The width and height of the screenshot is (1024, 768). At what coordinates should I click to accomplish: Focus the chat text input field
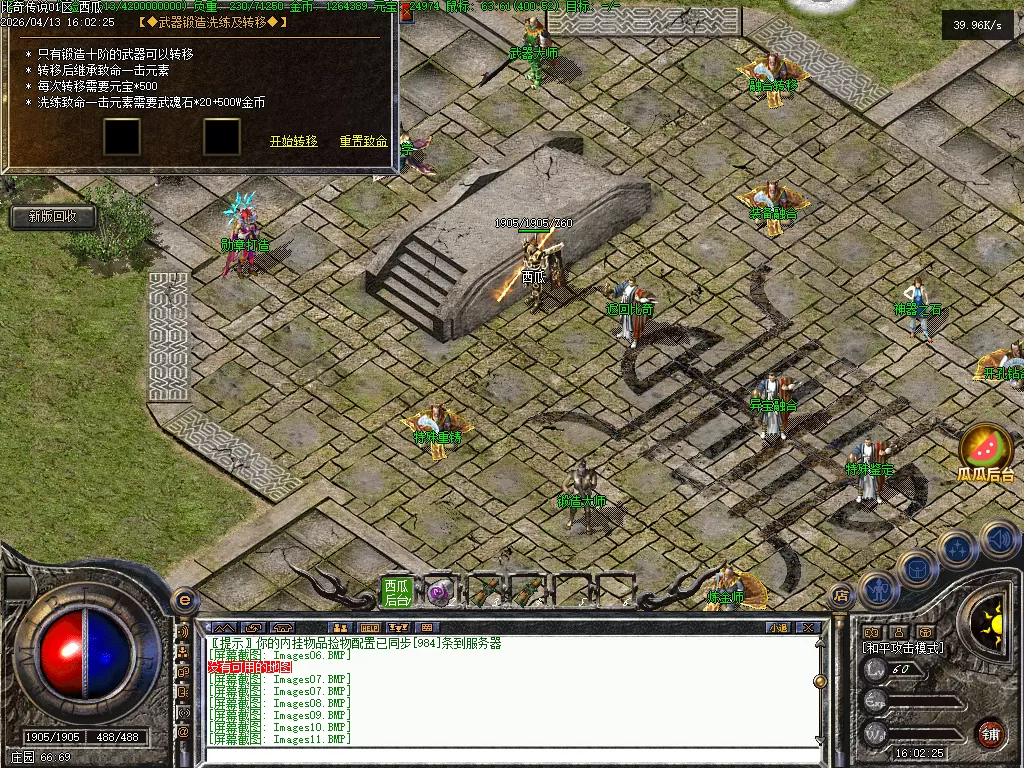(x=510, y=756)
